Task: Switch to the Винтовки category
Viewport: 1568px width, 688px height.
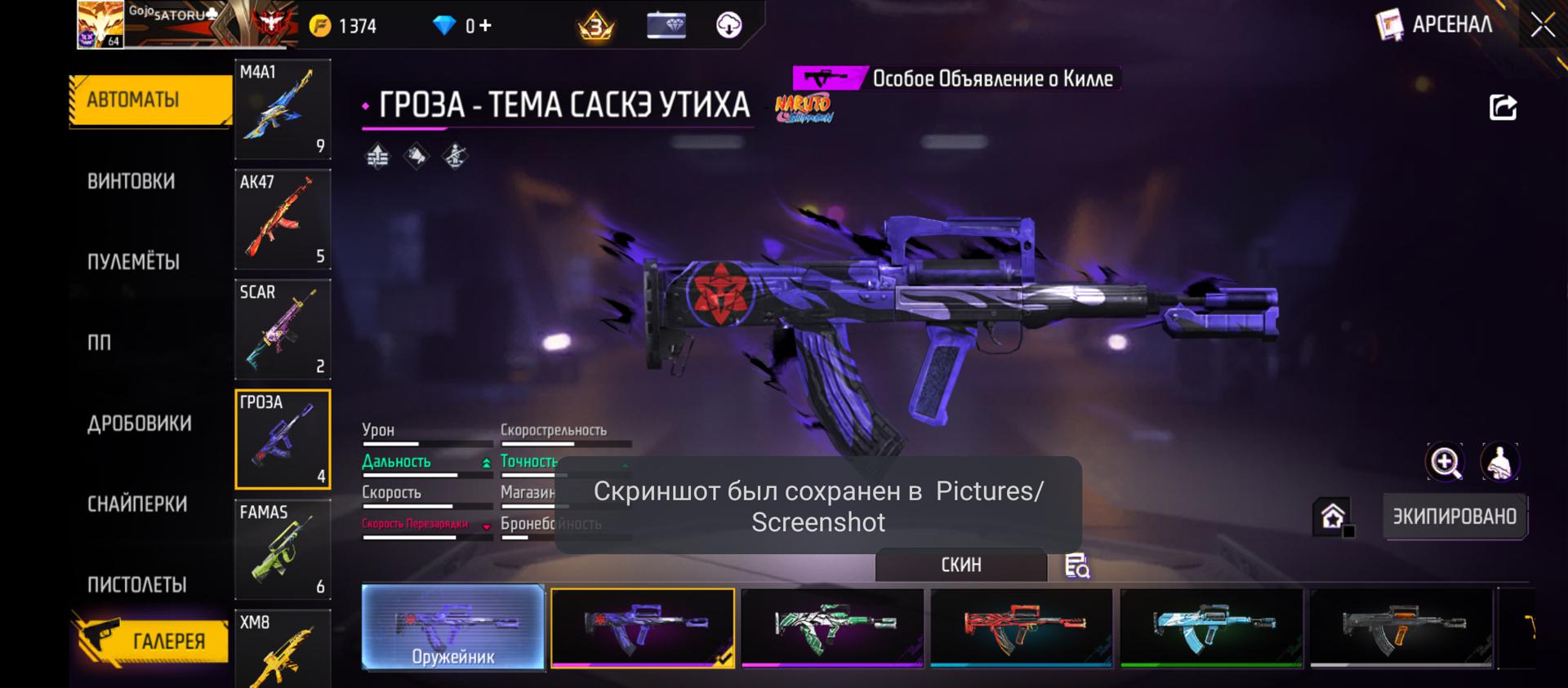Action: click(x=131, y=181)
